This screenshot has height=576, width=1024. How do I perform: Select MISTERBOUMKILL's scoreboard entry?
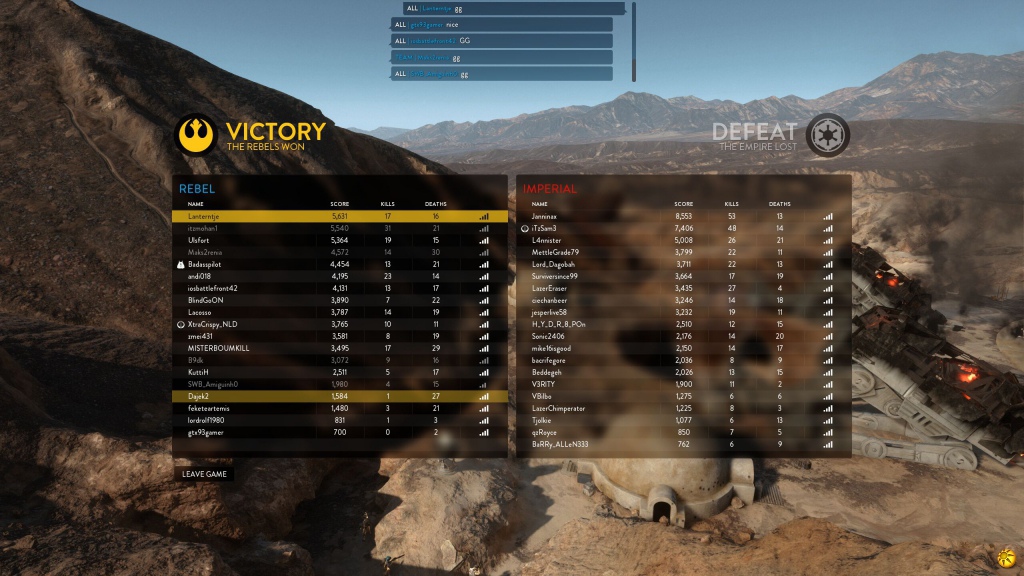[x=340, y=348]
